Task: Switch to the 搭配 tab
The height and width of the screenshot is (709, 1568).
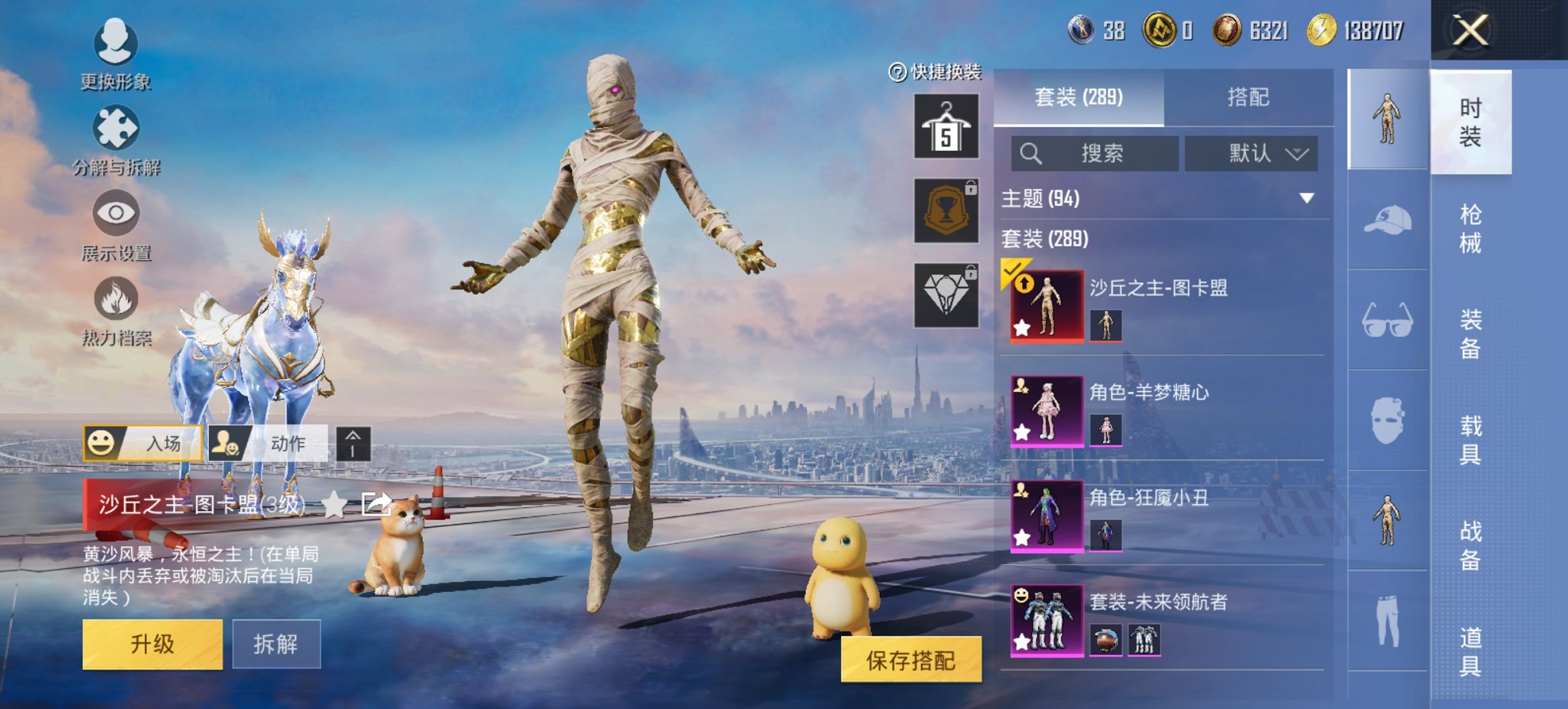Action: [x=1250, y=98]
